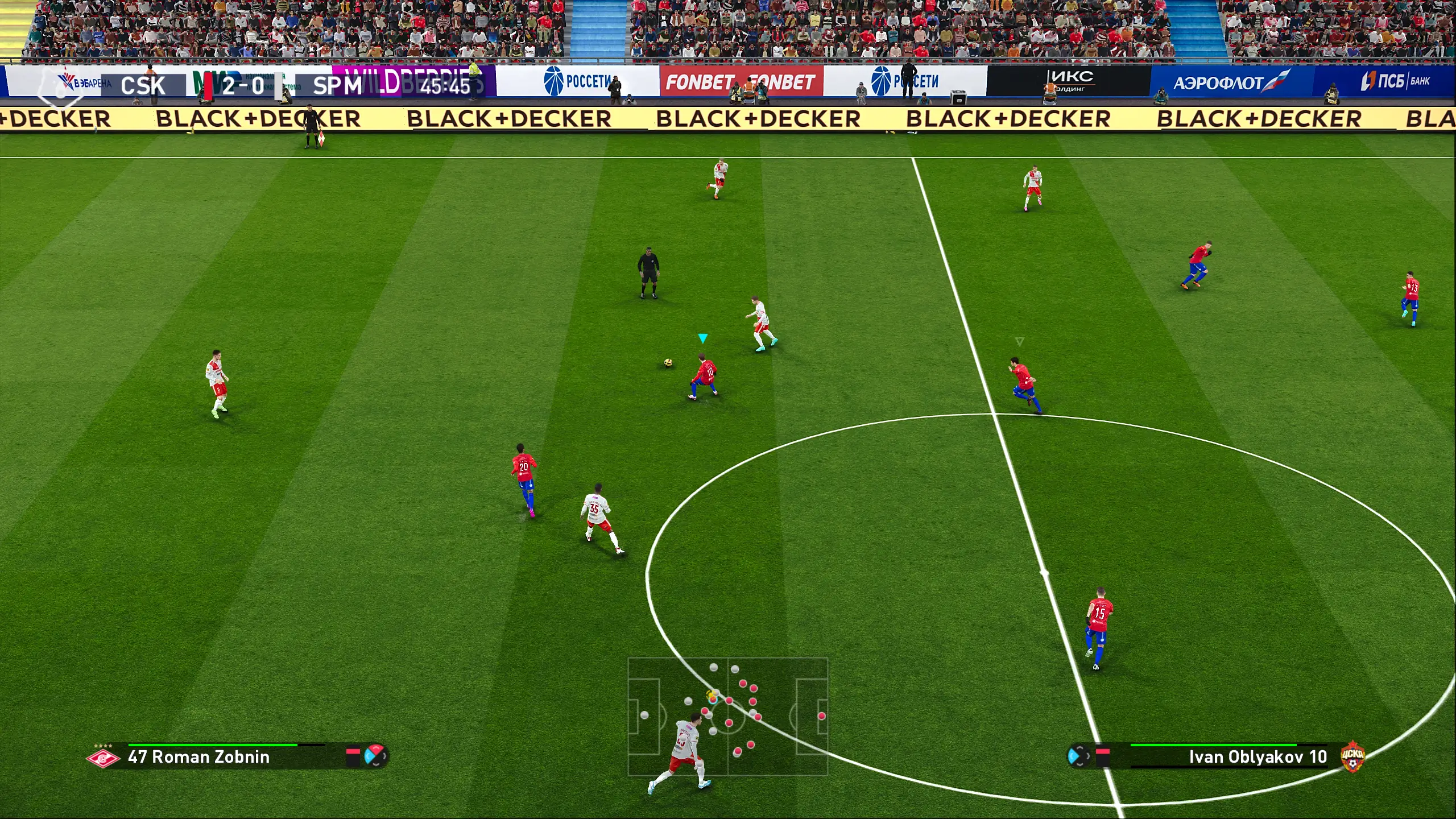This screenshot has height=819, width=1456.
Task: Click the tactics icon beside Roman Zobnin
Action: point(375,756)
